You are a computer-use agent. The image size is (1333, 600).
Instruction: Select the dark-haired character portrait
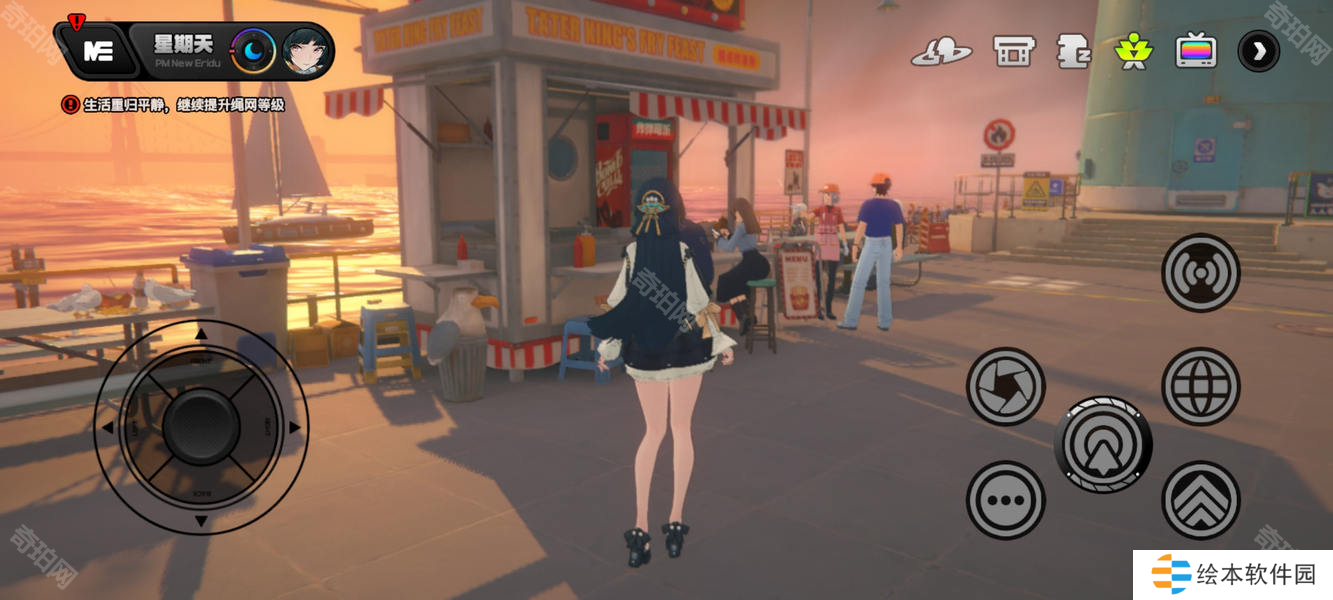tap(306, 51)
